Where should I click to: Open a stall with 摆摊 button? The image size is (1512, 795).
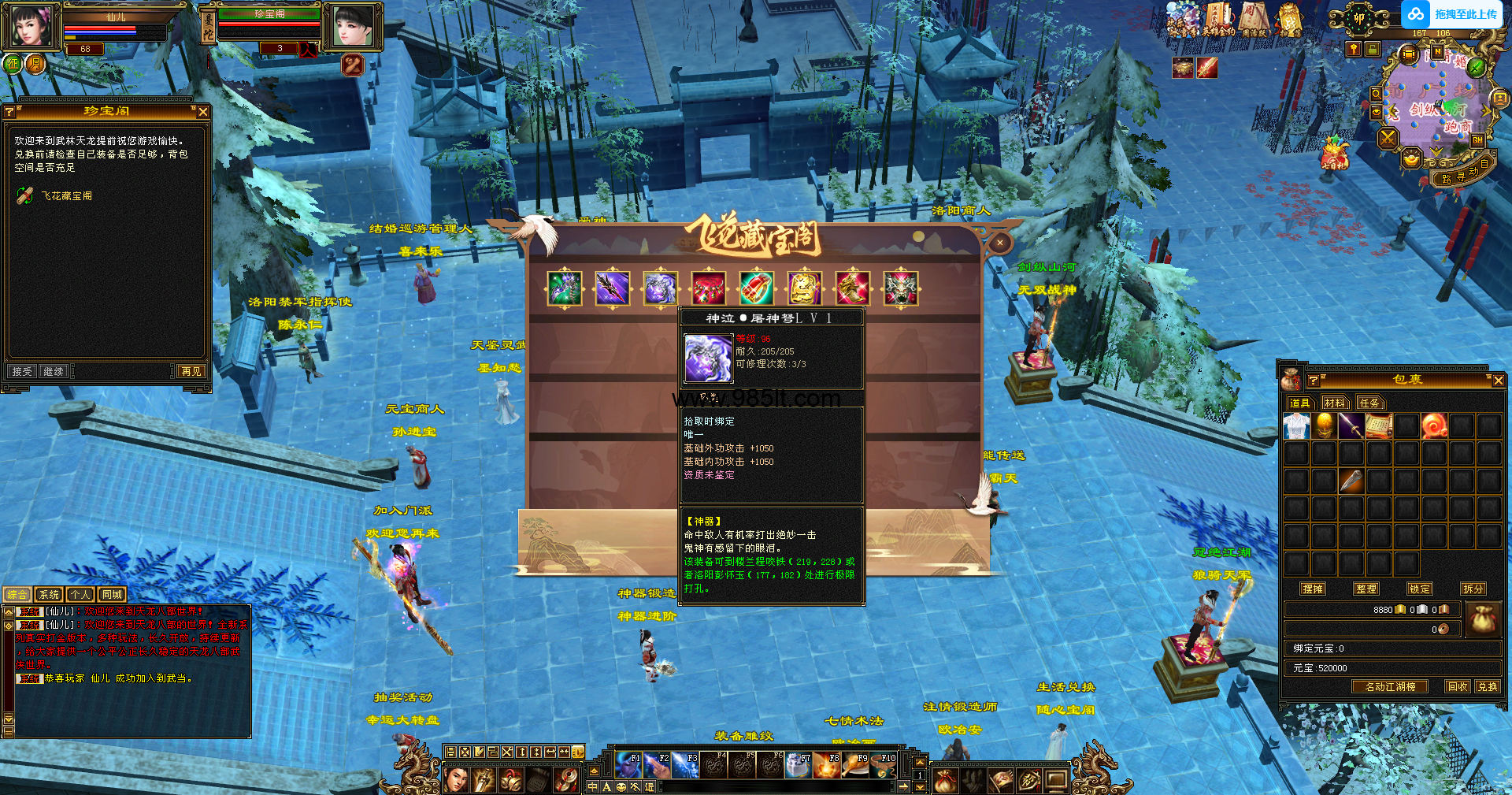(x=1313, y=589)
